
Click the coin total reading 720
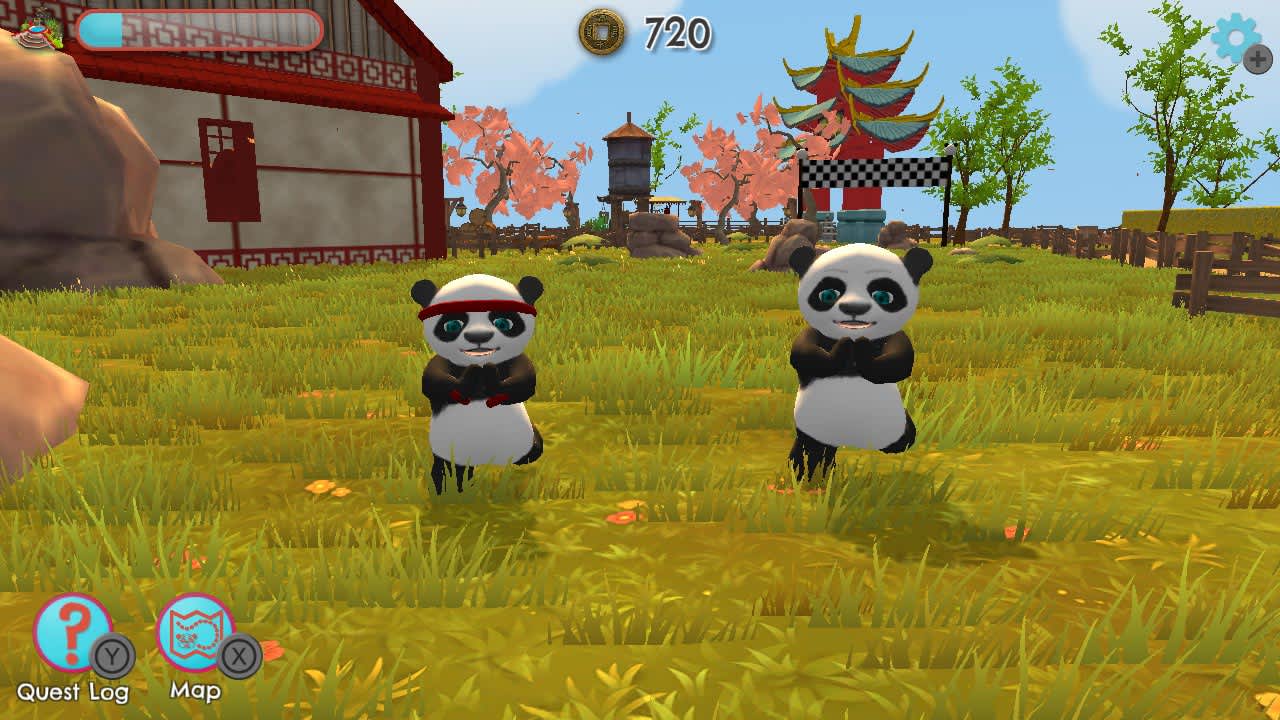676,31
